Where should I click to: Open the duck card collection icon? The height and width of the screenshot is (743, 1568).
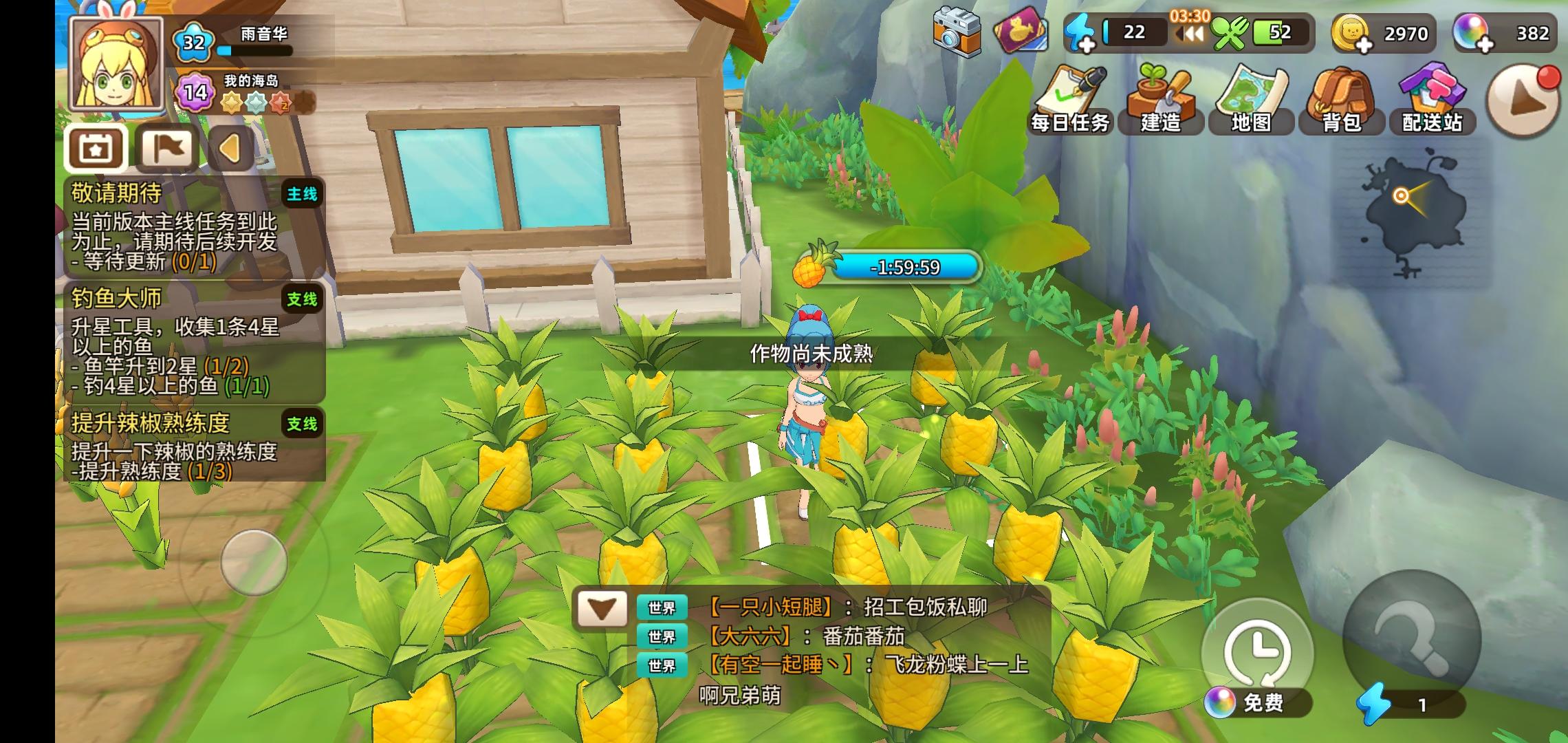(1021, 32)
